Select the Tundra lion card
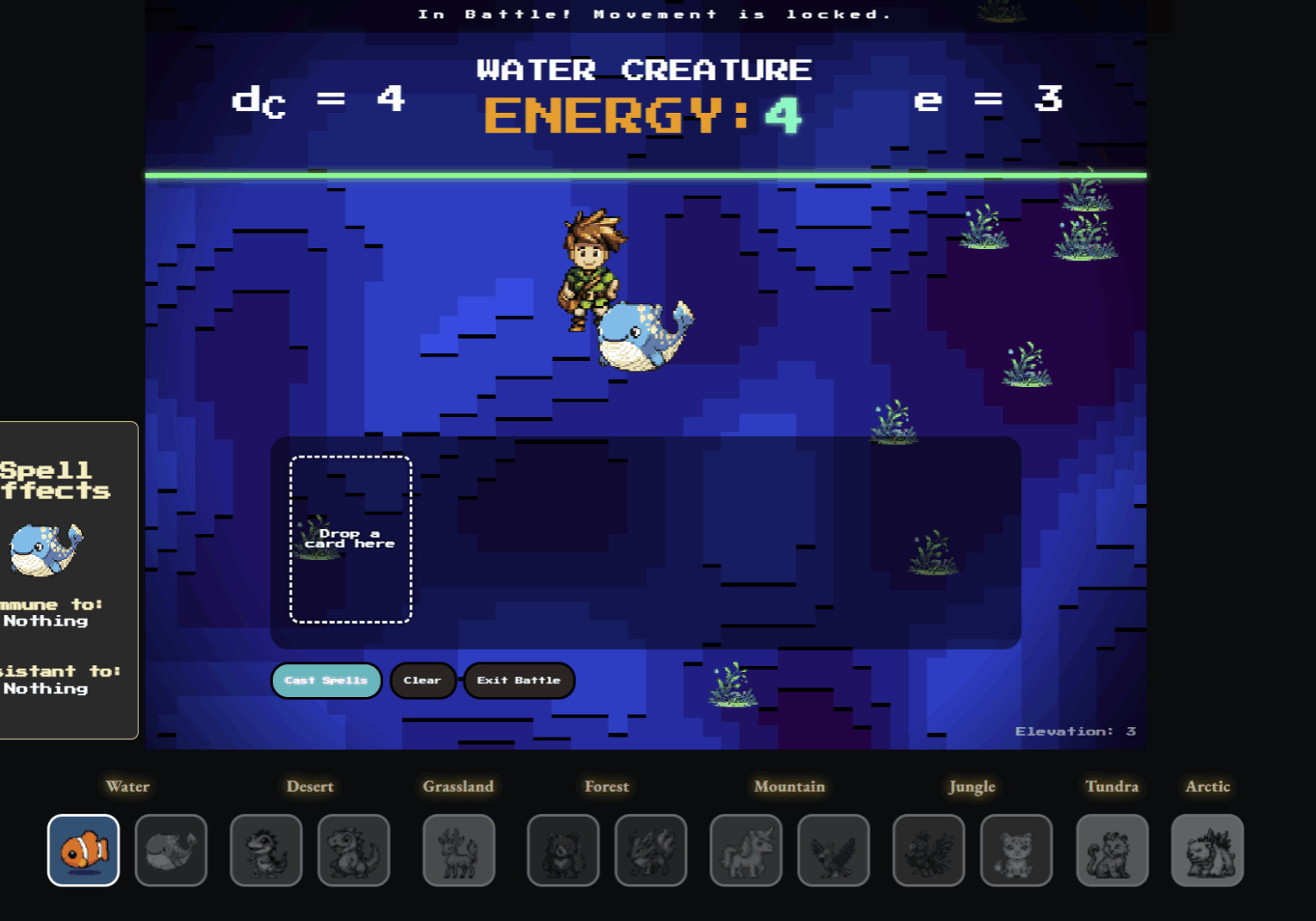The height and width of the screenshot is (921, 1316). click(1112, 851)
